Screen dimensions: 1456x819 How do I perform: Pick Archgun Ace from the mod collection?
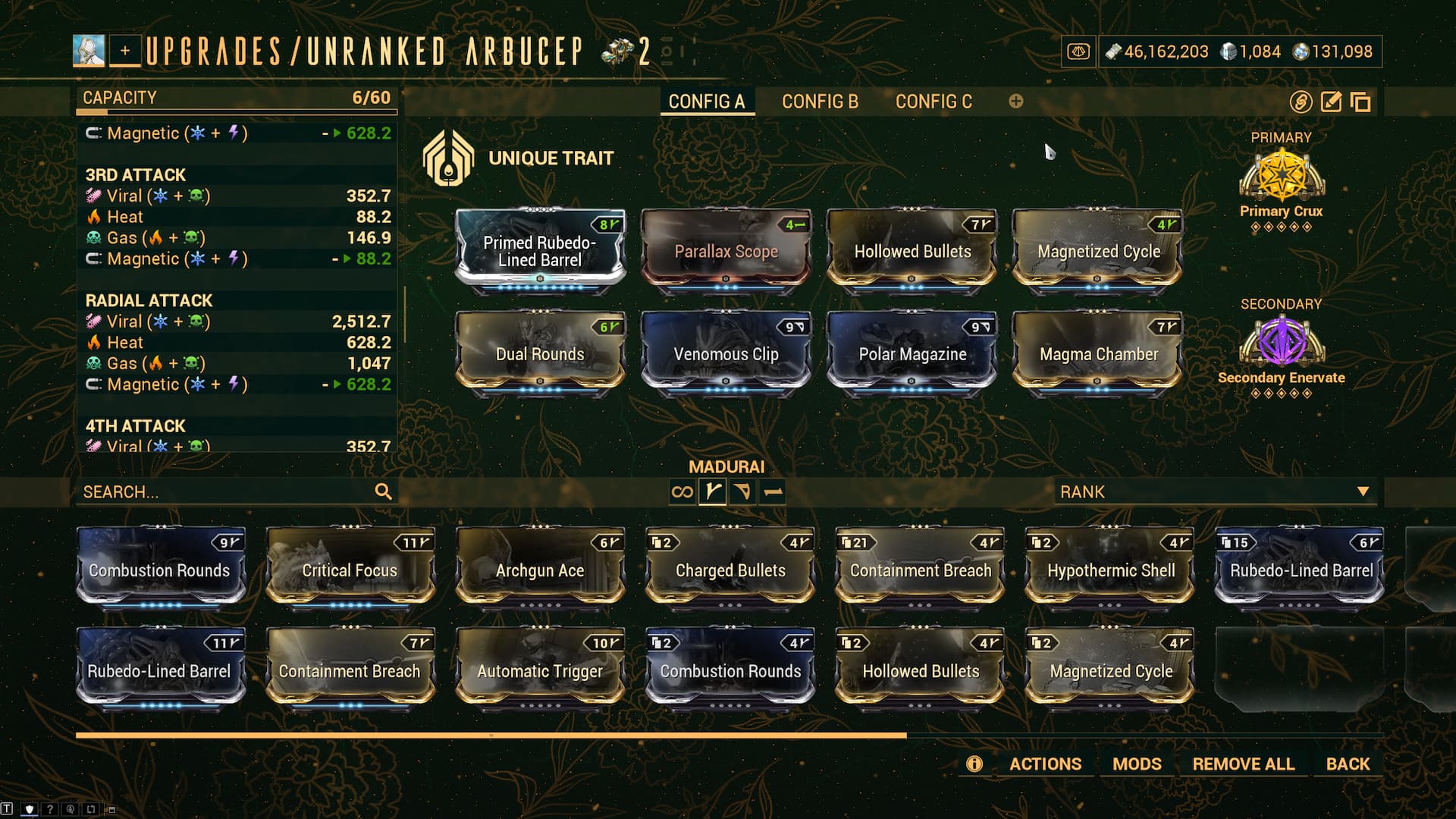click(x=540, y=567)
